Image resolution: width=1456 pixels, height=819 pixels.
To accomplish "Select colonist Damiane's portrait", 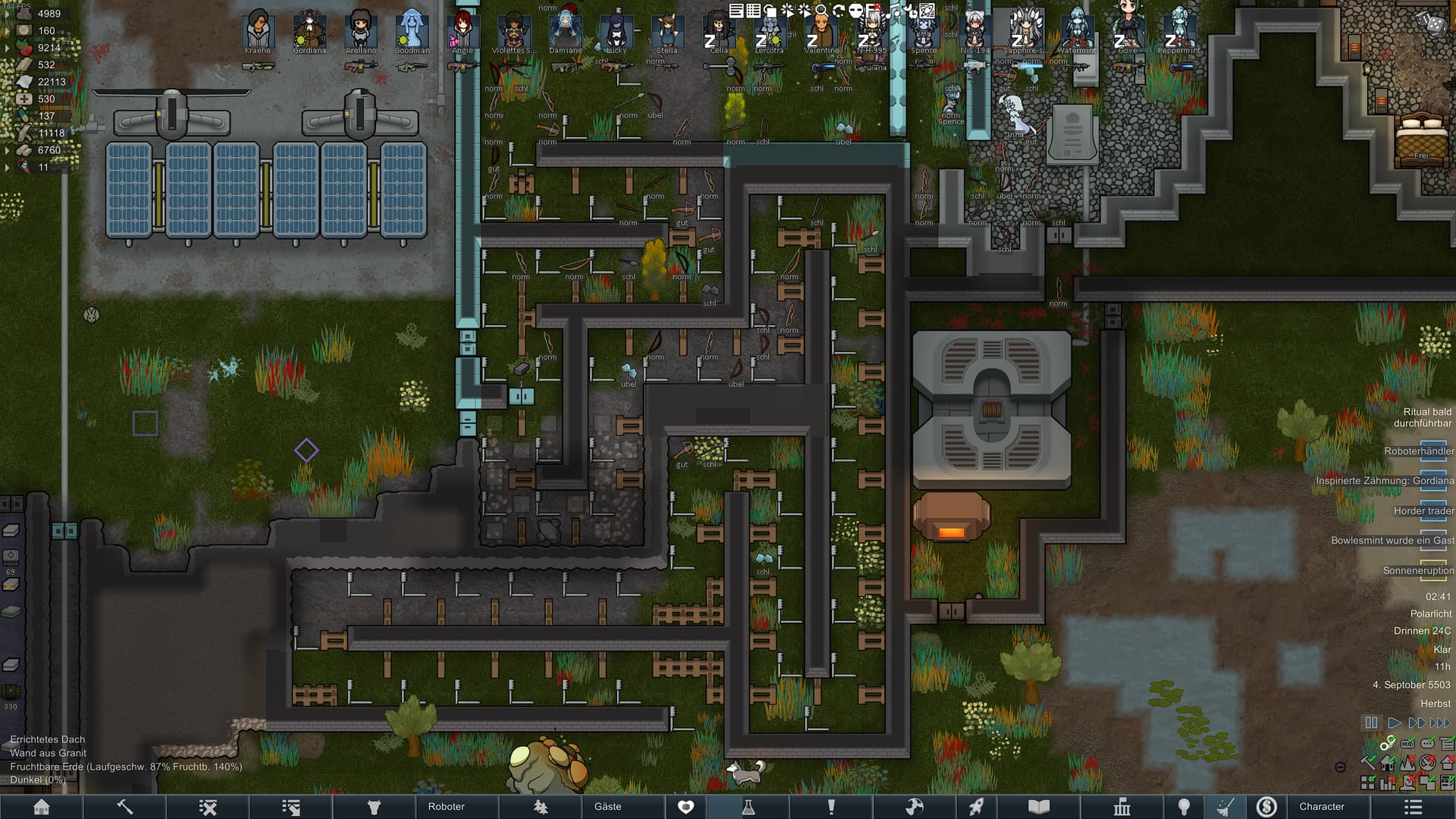I will (566, 30).
